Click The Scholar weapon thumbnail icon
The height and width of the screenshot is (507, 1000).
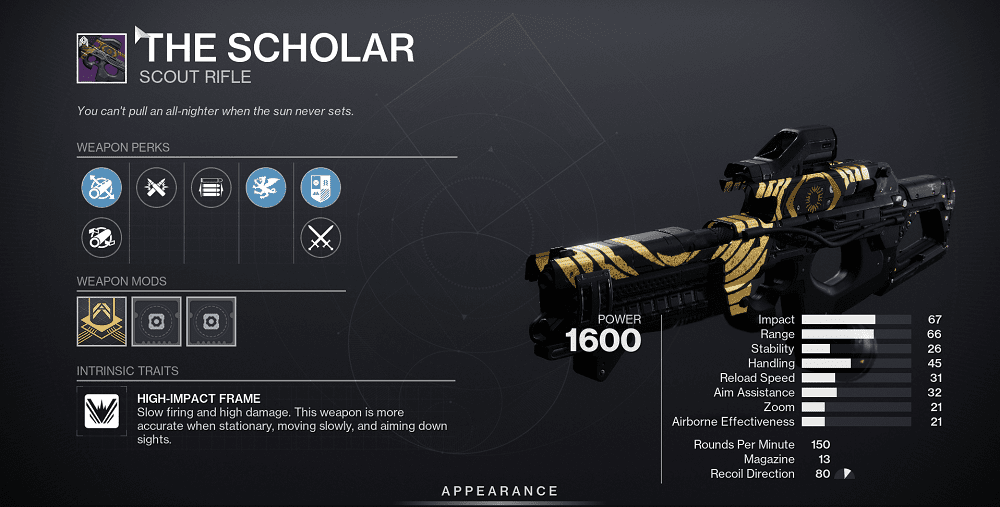click(x=101, y=59)
